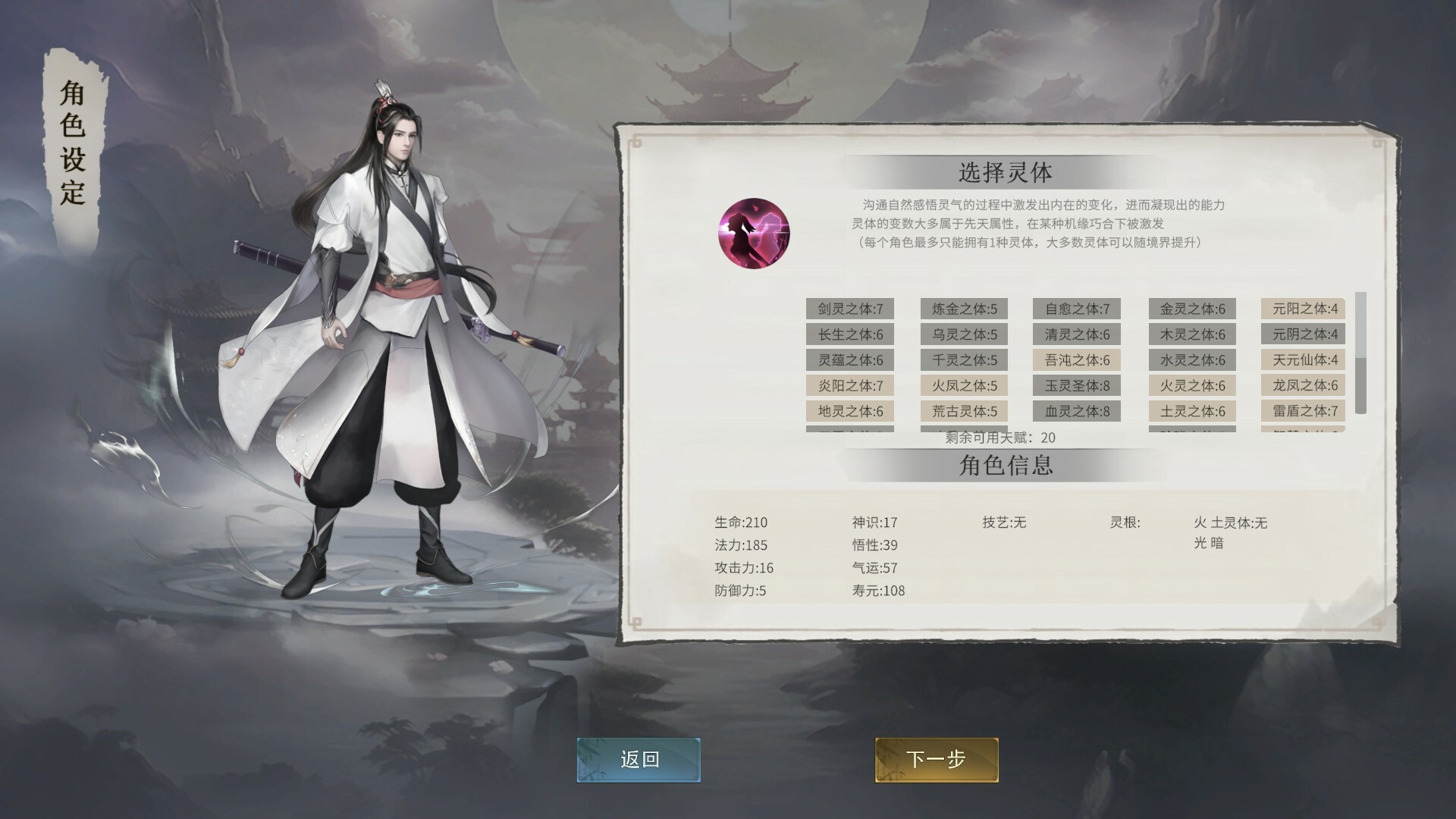Image resolution: width=1456 pixels, height=819 pixels.
Task: Choose 元阴之体 spirit body
Action: pyautogui.click(x=1303, y=334)
